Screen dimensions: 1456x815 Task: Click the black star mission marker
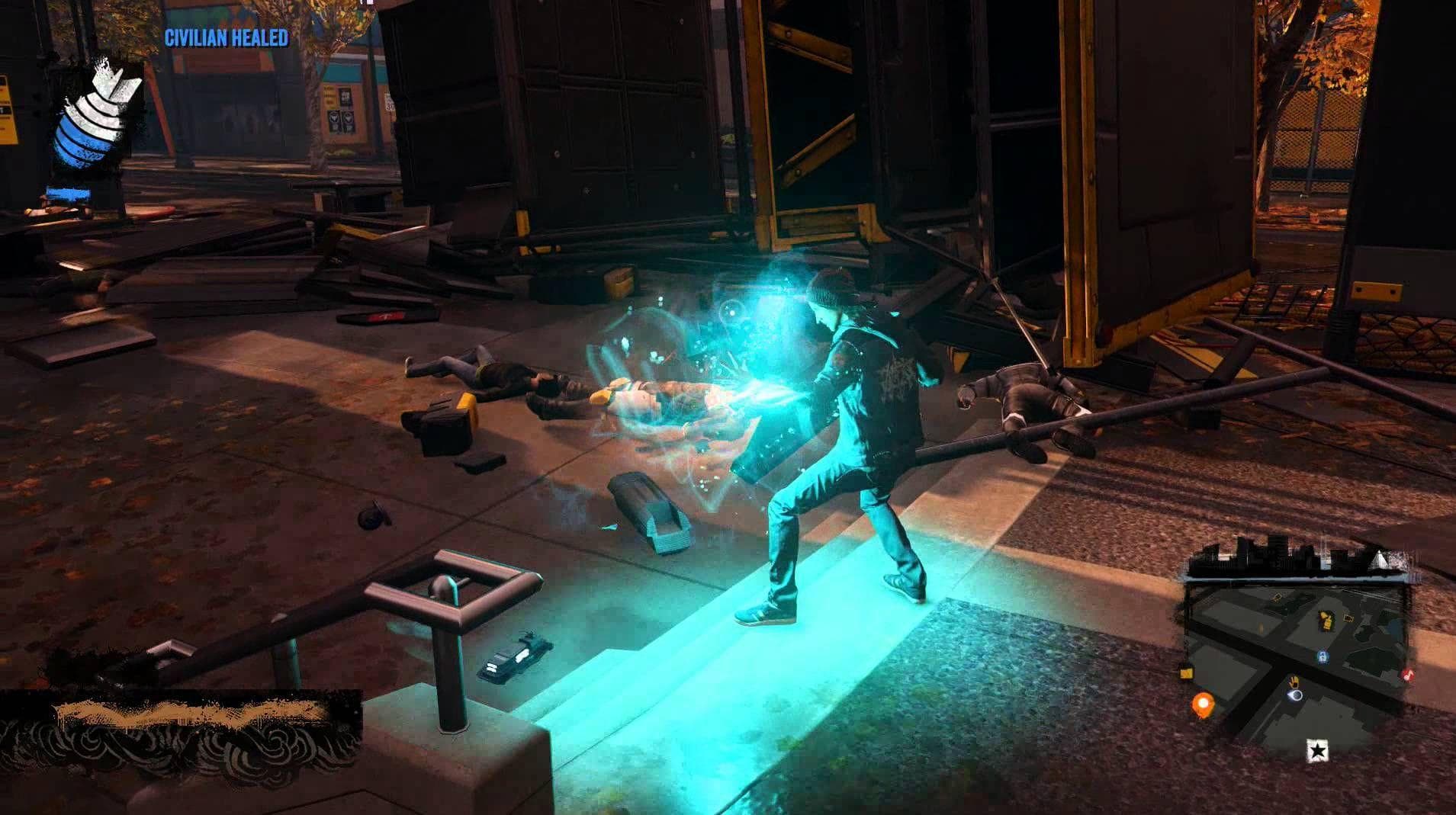pos(1318,750)
